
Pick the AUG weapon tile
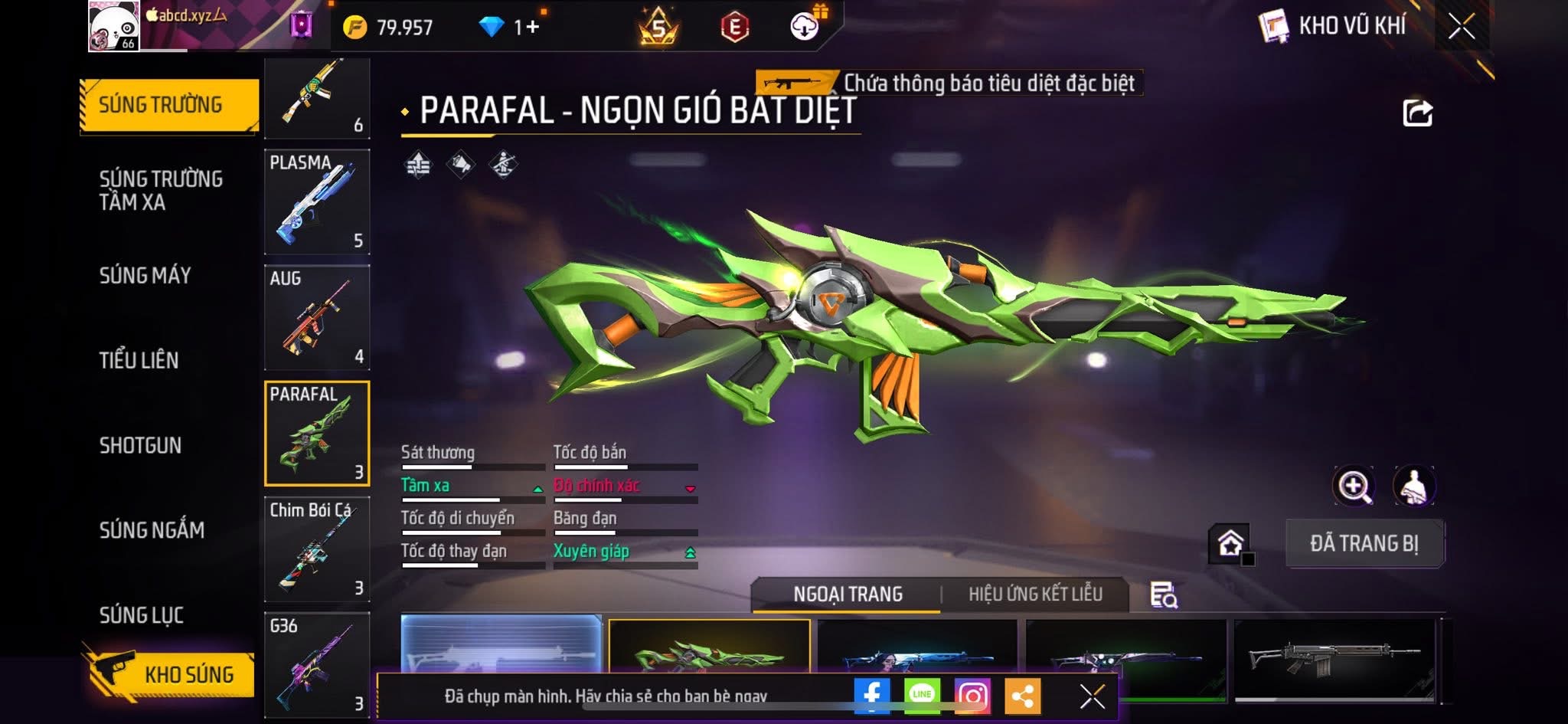click(x=317, y=318)
